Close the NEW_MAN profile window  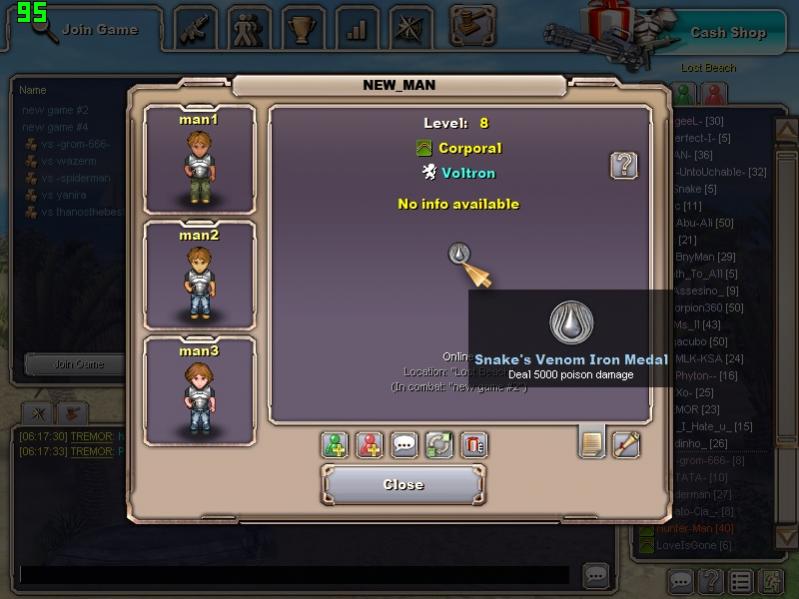tap(403, 485)
